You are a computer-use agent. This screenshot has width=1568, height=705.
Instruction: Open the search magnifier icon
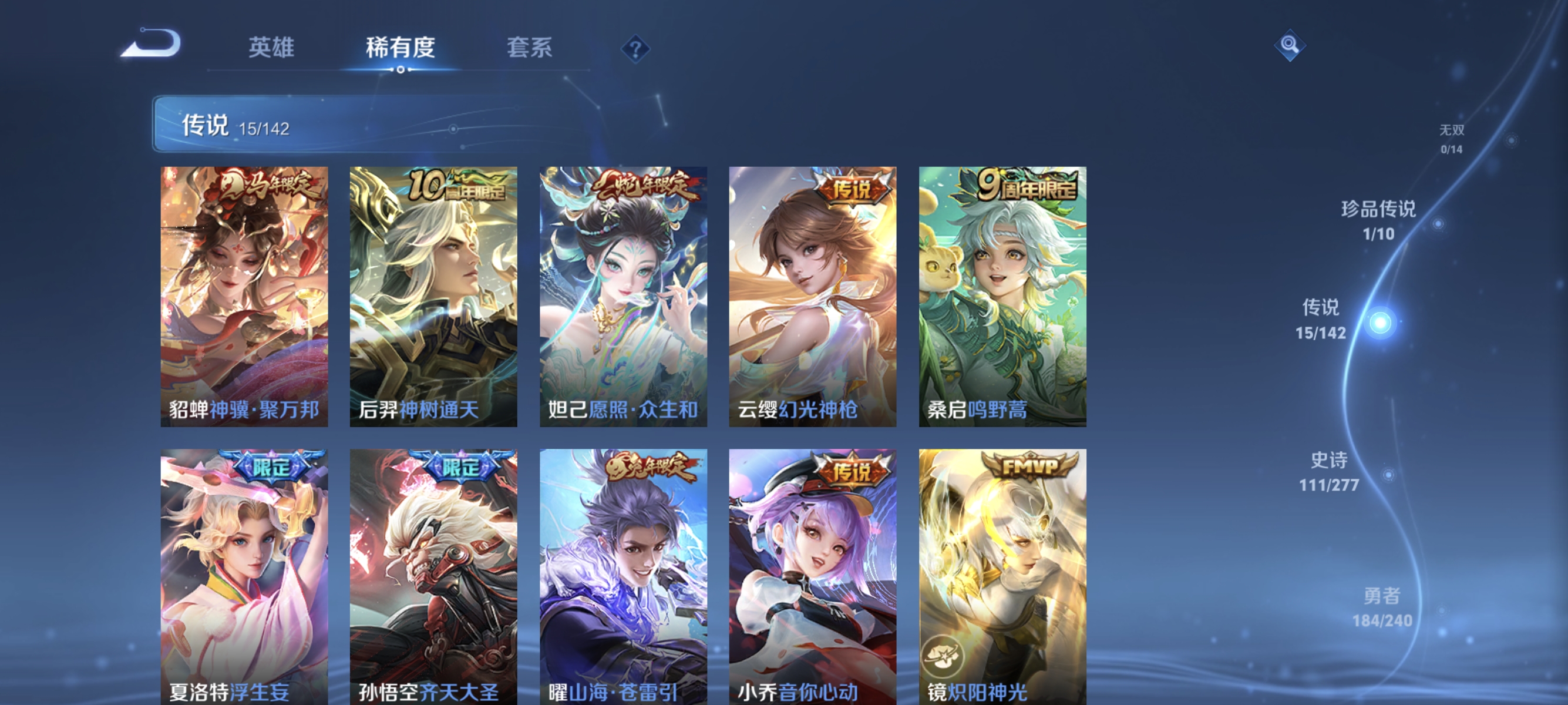[1289, 45]
